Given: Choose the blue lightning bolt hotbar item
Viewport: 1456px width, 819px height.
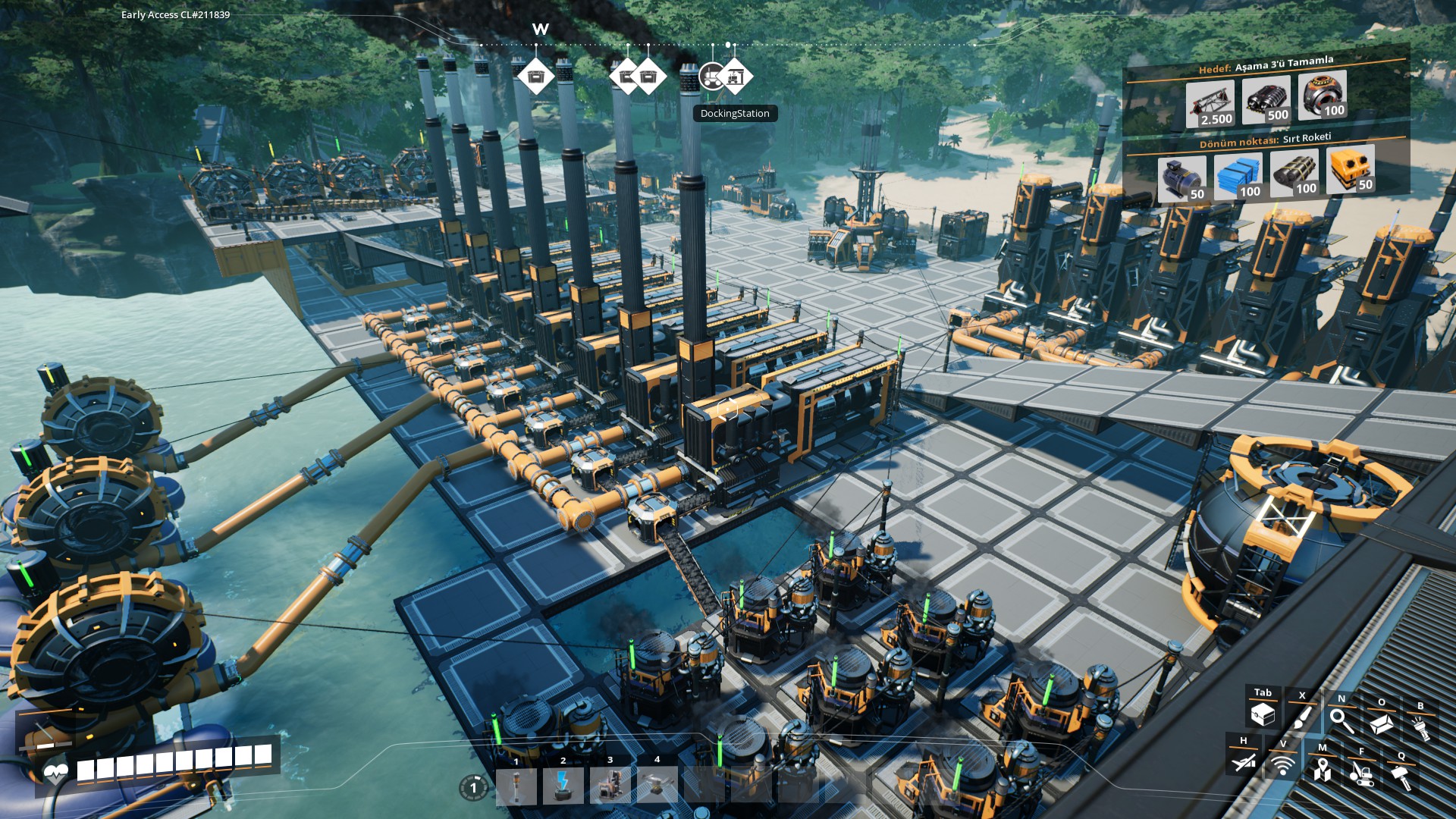Looking at the screenshot, I should 563,786.
